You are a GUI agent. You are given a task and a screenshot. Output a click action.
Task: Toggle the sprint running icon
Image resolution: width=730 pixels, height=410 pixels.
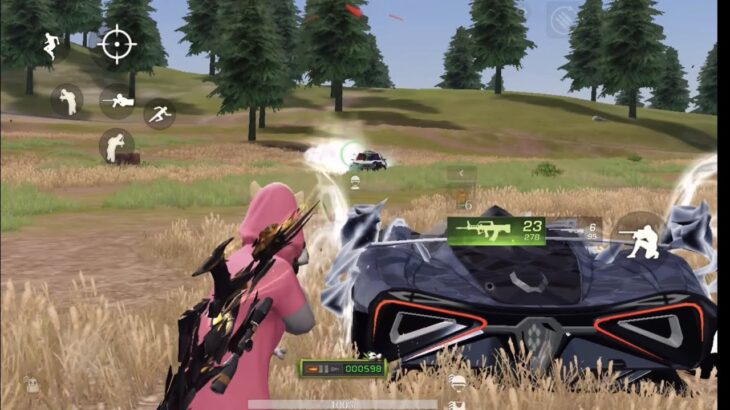point(159,112)
